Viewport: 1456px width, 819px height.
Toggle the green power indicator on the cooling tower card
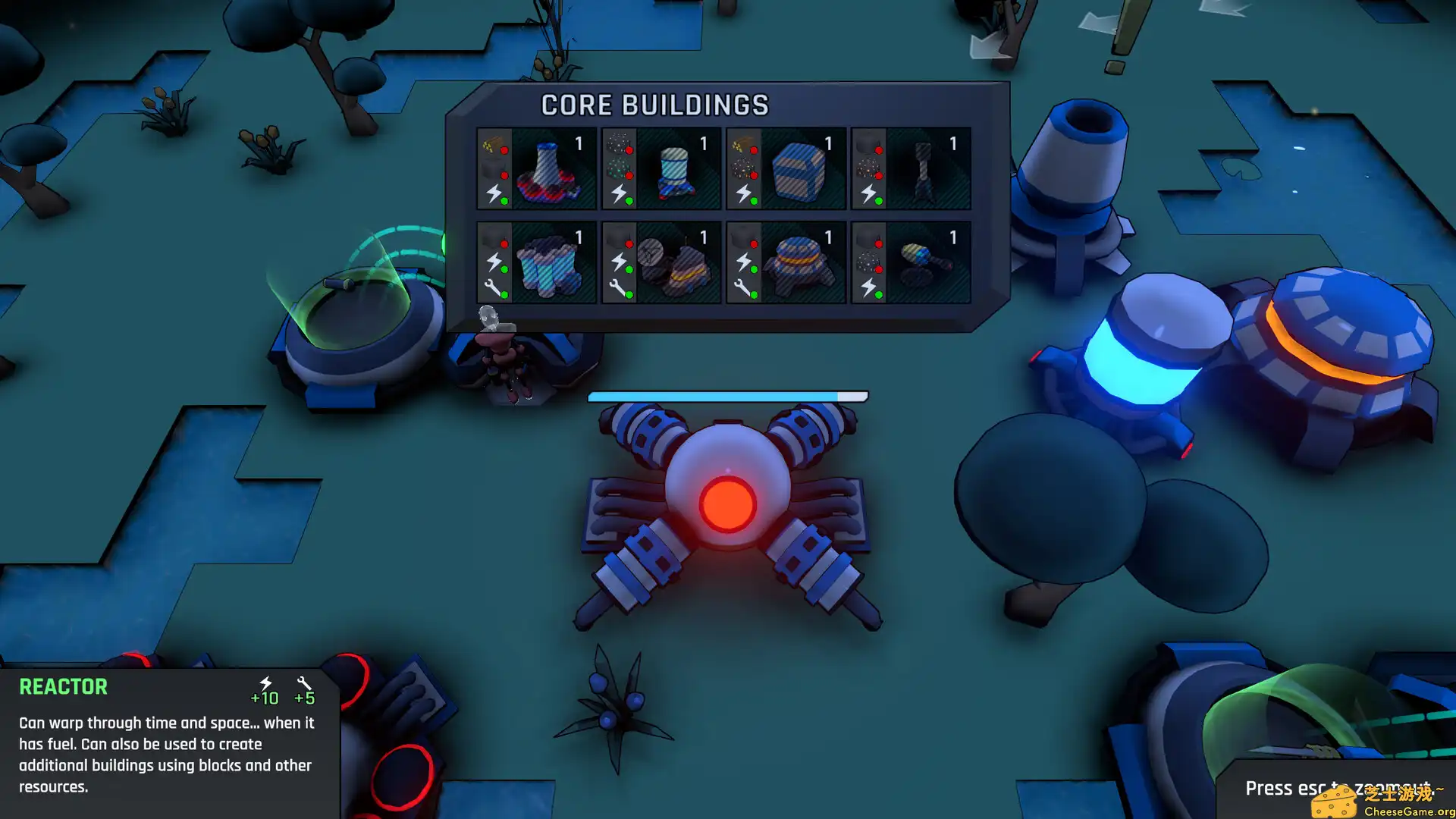(x=504, y=200)
